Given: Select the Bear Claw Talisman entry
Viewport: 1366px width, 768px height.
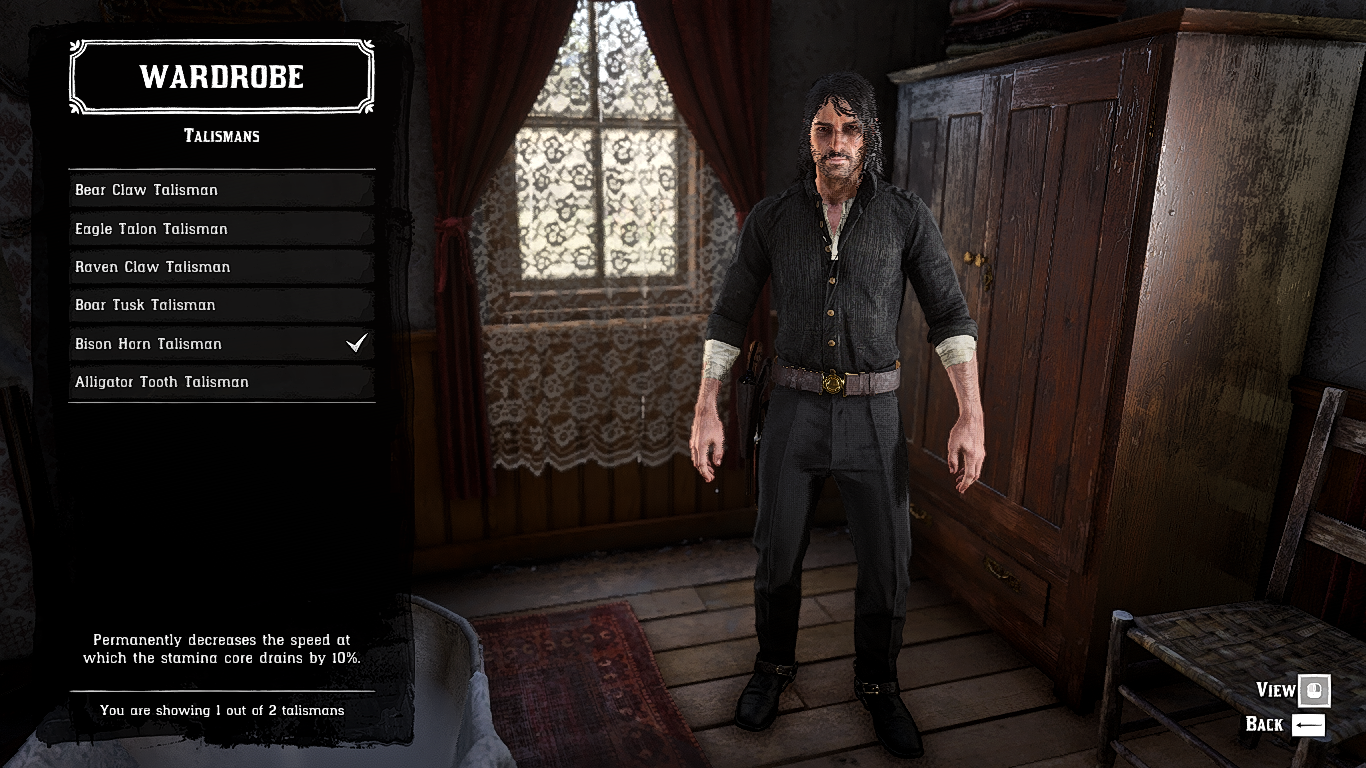Looking at the screenshot, I should tap(221, 190).
